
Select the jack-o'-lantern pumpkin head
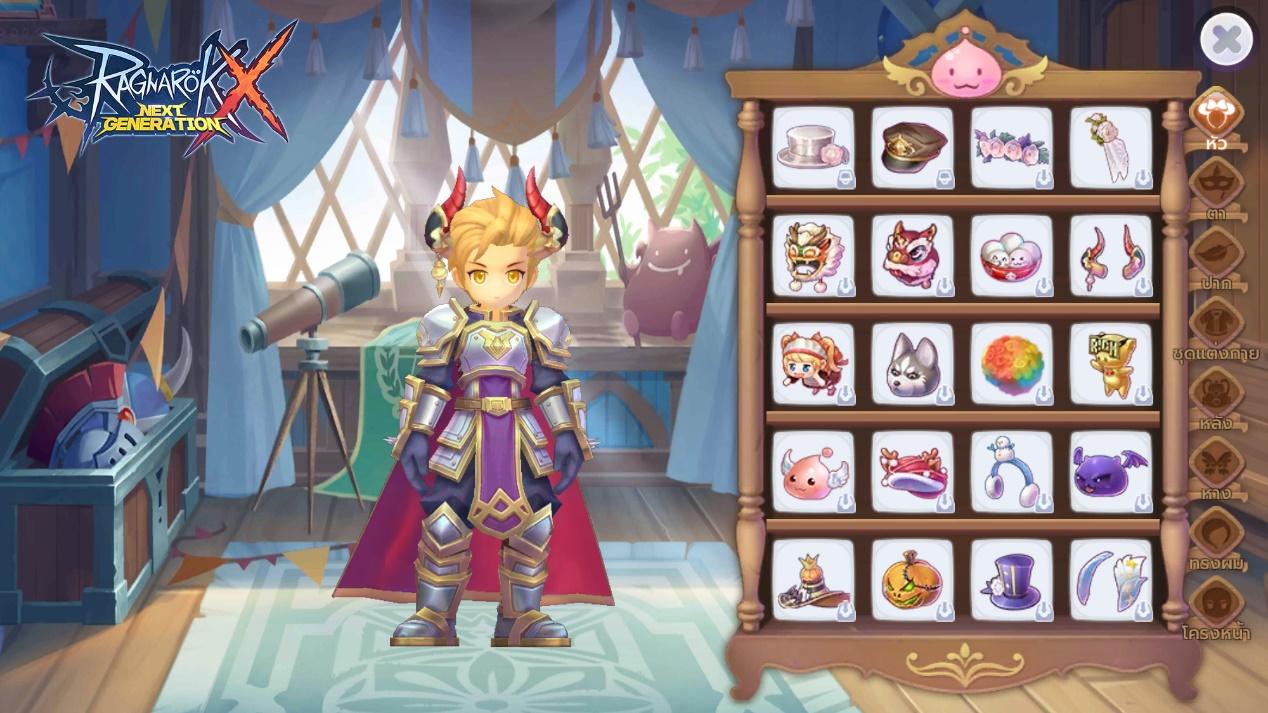pyautogui.click(x=912, y=580)
